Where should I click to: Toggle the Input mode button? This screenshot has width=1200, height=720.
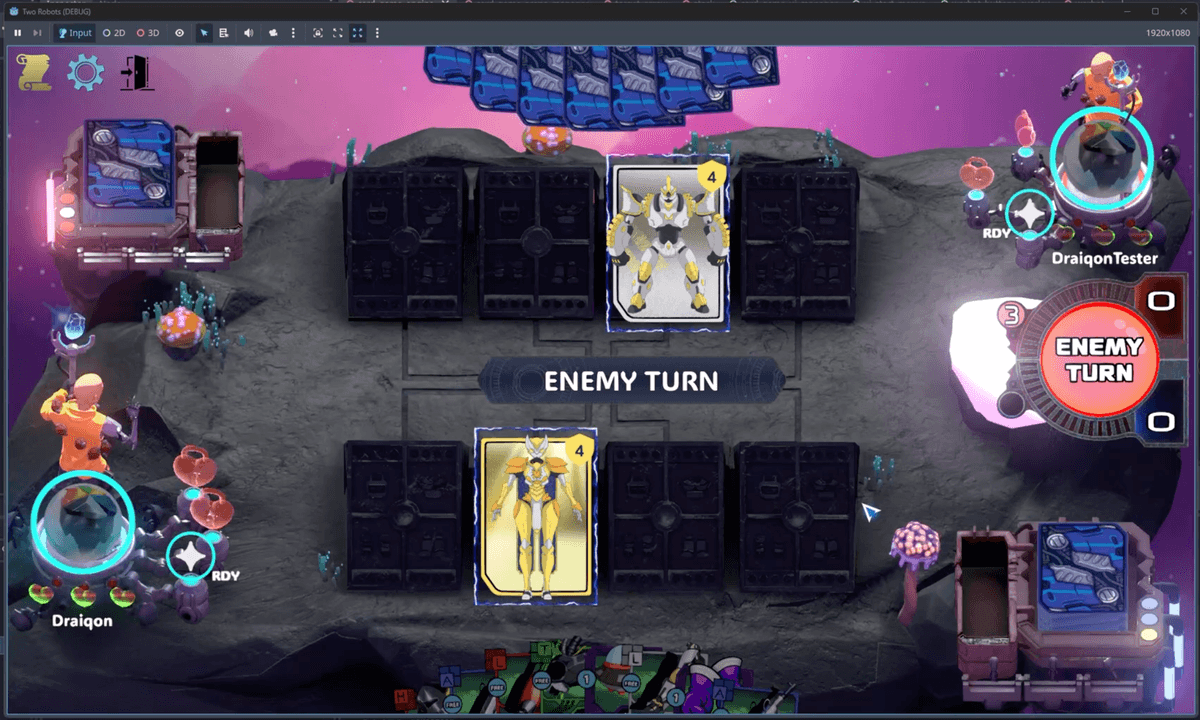[75, 33]
